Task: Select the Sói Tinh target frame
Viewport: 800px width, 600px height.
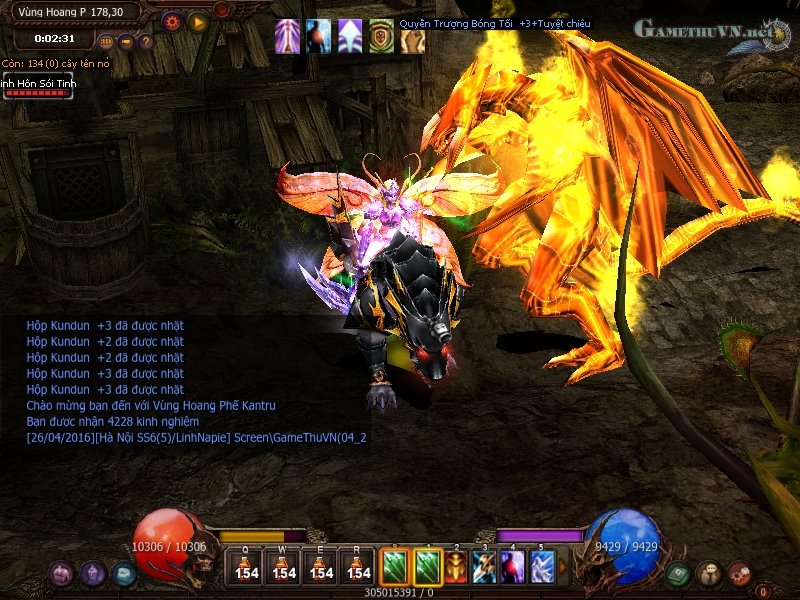Action: [x=39, y=87]
